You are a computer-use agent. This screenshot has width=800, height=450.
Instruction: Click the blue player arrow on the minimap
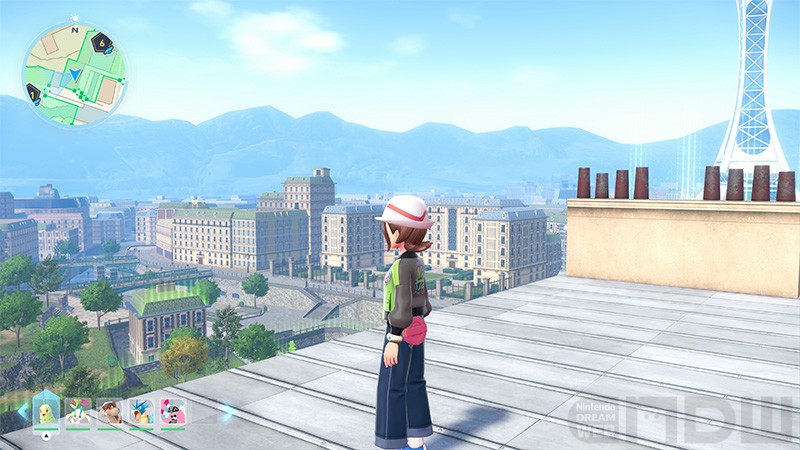[x=76, y=74]
